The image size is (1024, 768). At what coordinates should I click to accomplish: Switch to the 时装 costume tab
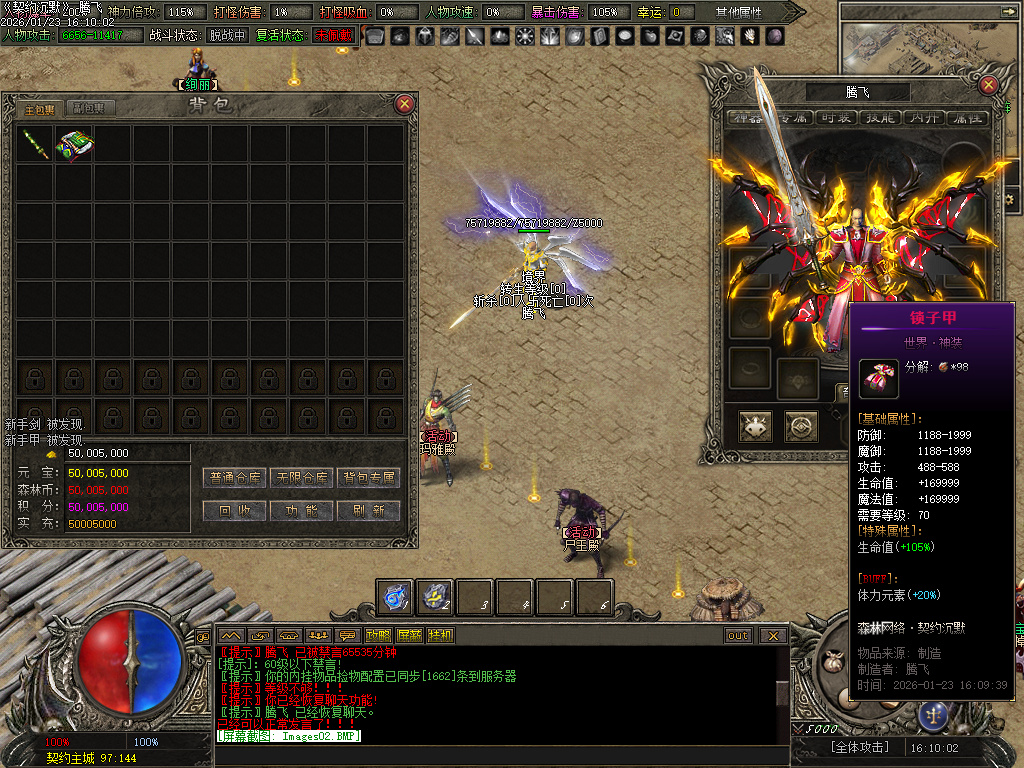click(x=835, y=118)
